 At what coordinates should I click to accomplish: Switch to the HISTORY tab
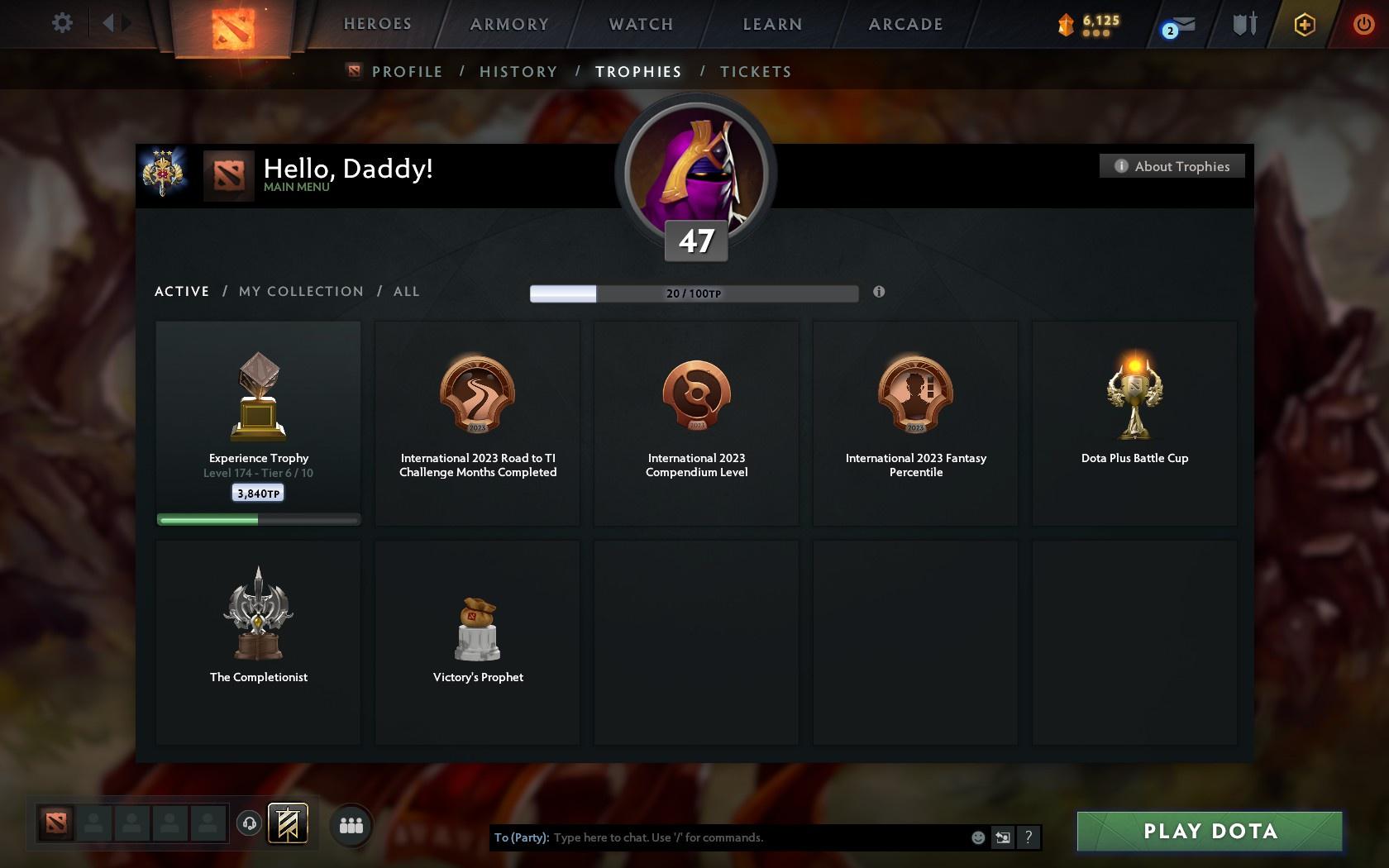click(518, 72)
